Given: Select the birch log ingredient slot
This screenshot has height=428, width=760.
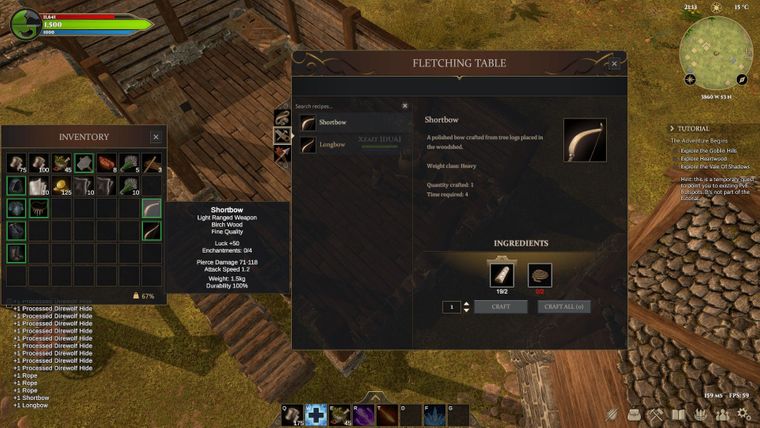Looking at the screenshot, I should [x=500, y=275].
